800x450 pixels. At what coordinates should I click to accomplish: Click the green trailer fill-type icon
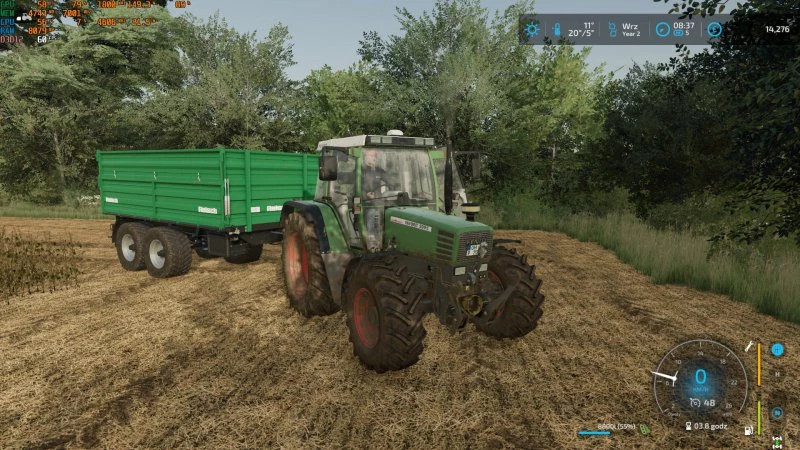click(x=645, y=430)
